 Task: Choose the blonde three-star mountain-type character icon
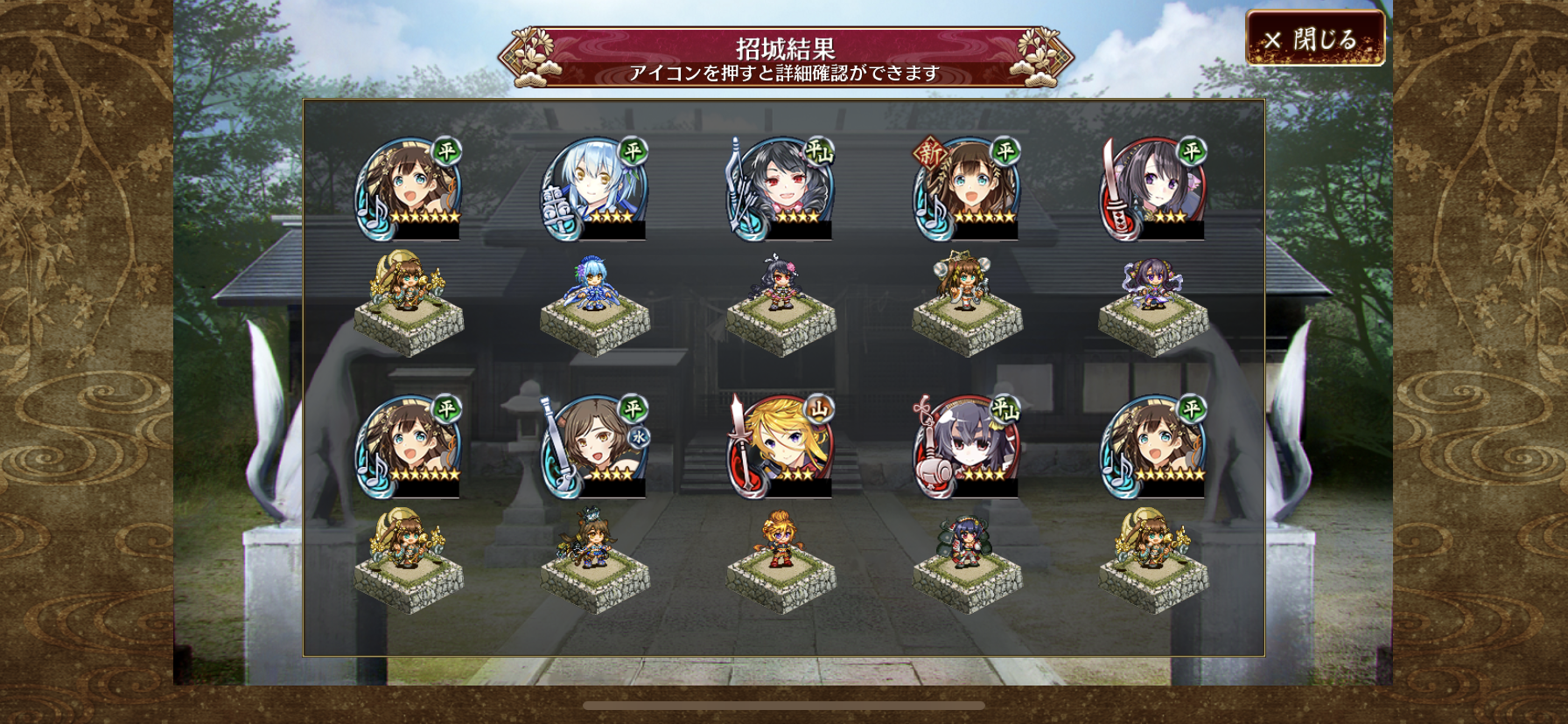(780, 446)
